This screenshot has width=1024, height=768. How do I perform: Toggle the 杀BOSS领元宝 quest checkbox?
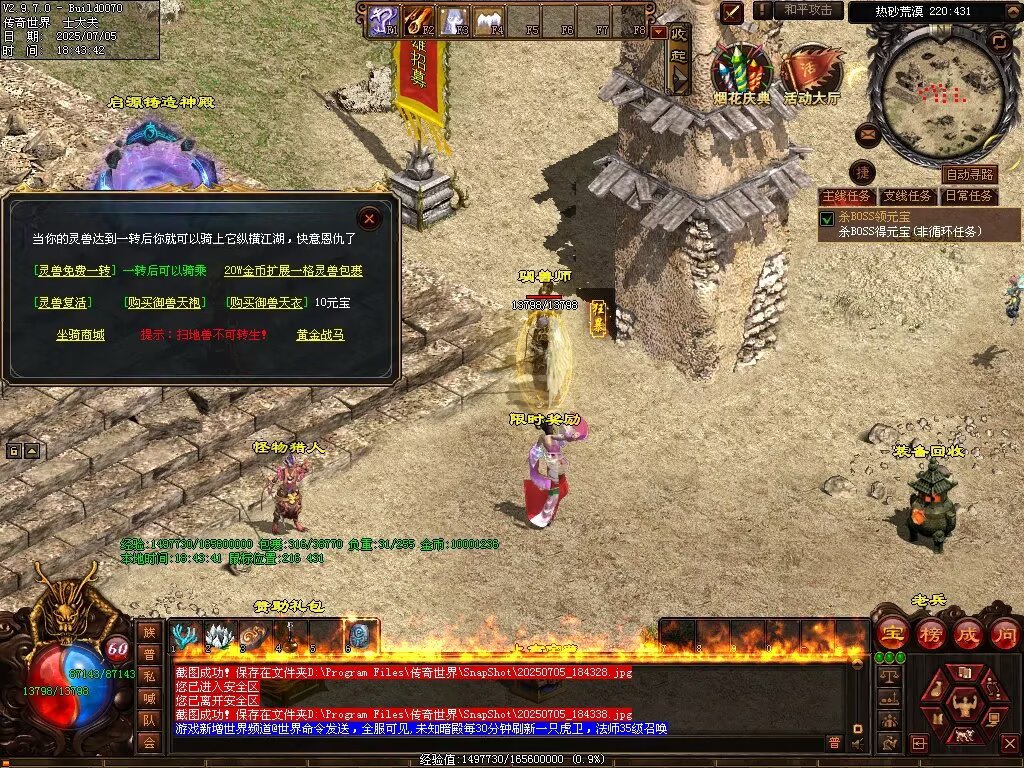pyautogui.click(x=827, y=218)
